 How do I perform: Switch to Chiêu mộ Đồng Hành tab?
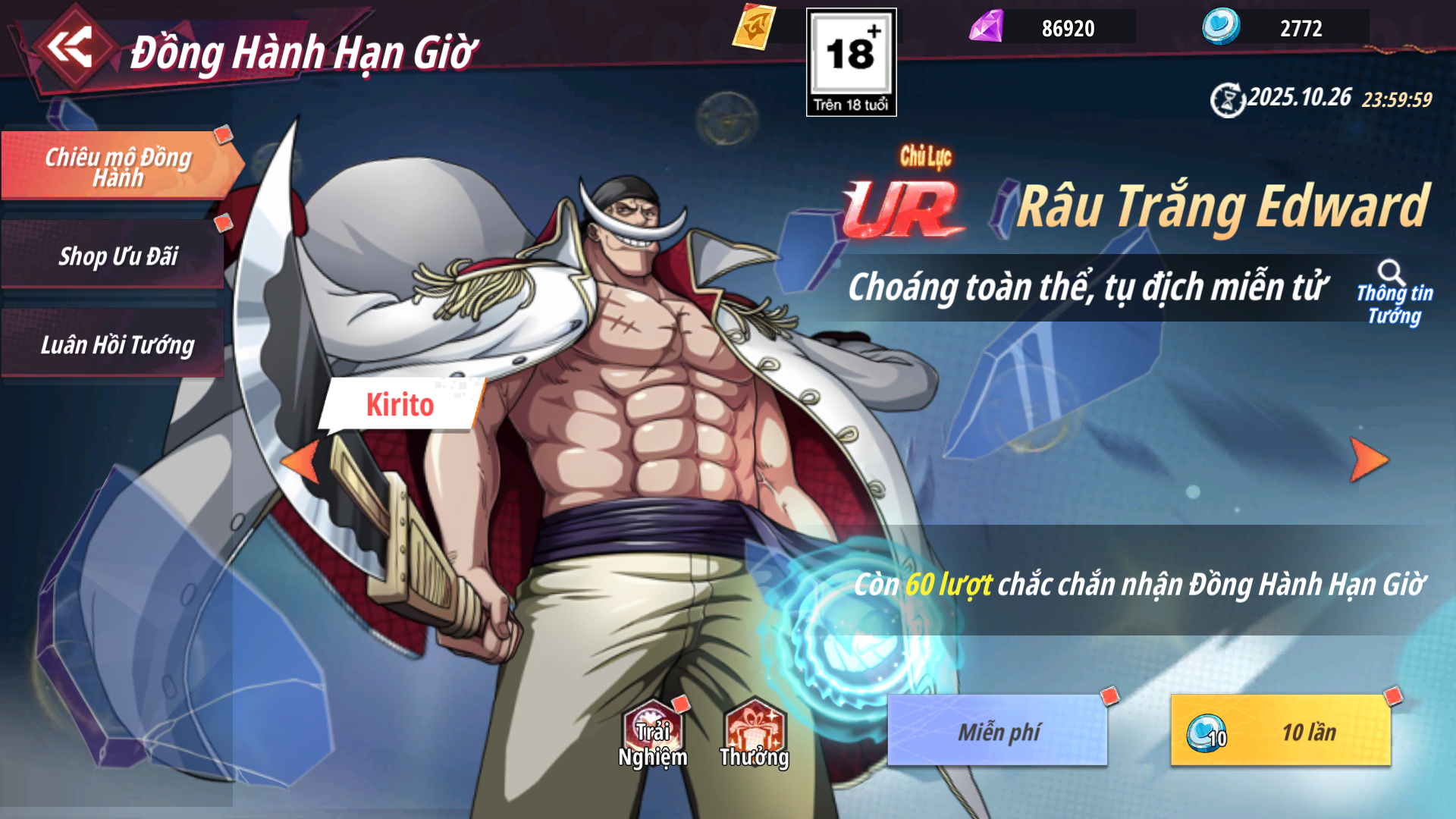118,166
